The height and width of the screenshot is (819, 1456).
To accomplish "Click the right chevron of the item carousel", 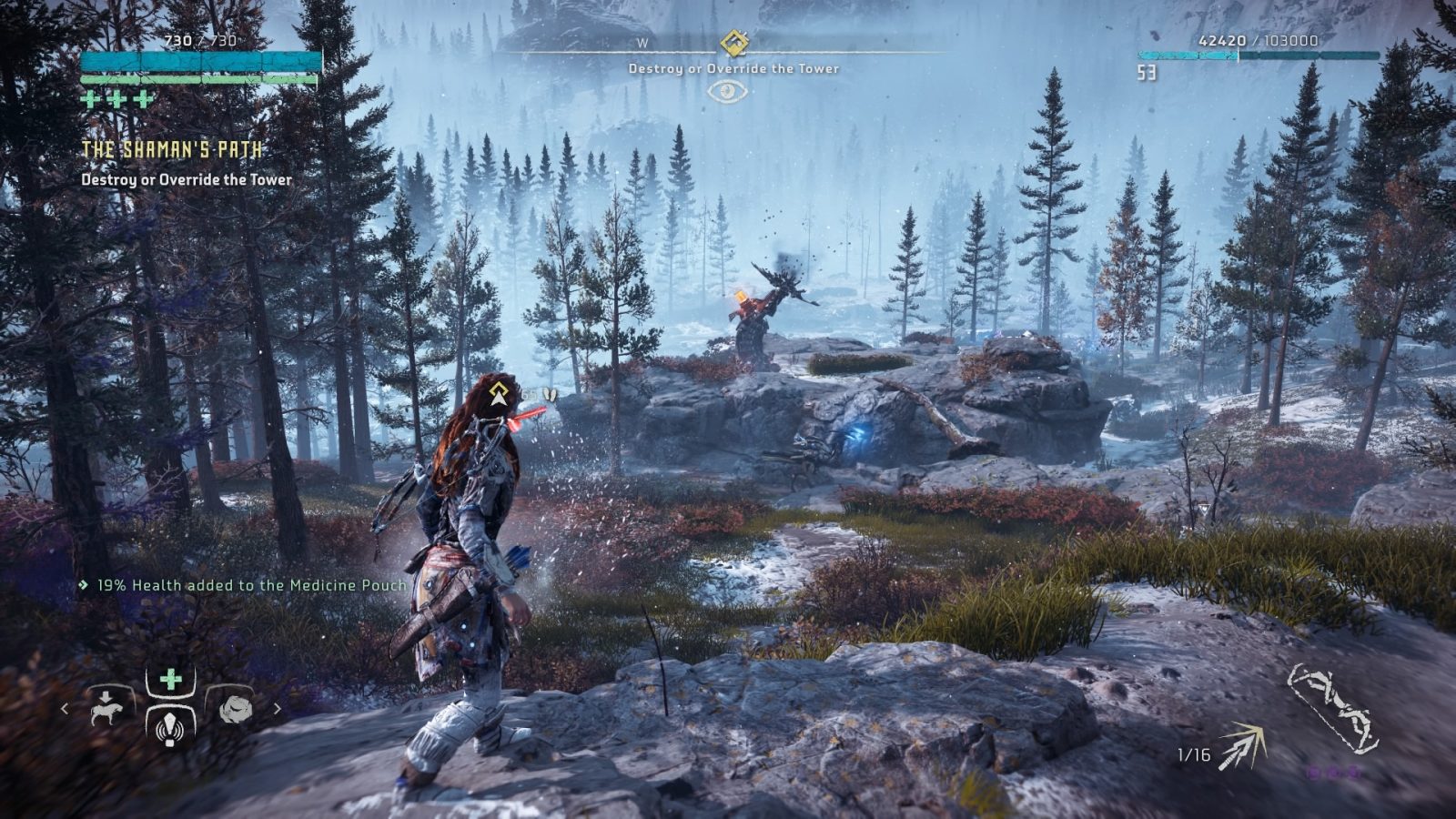I will [x=277, y=709].
